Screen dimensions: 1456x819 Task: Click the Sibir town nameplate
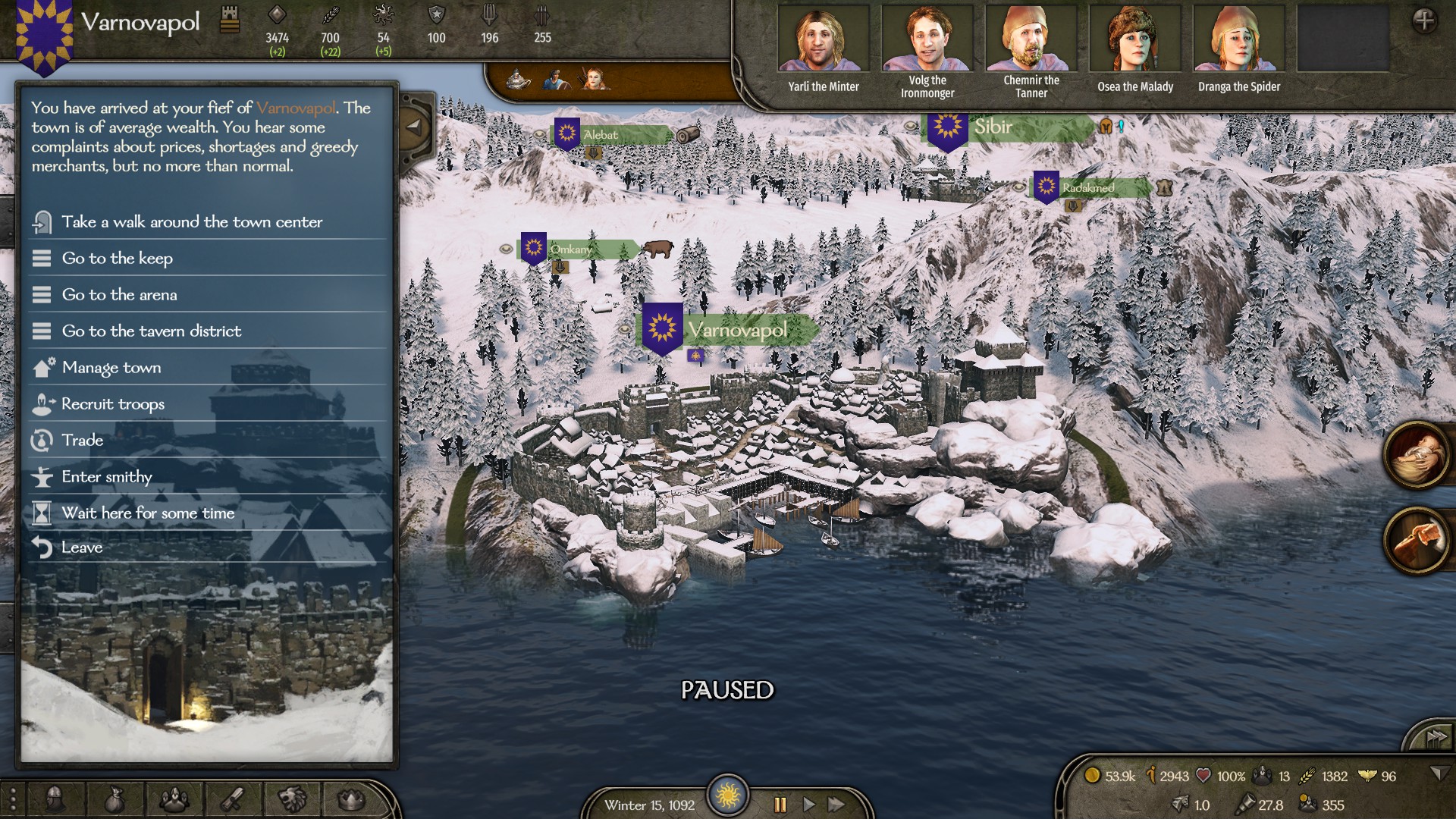993,127
